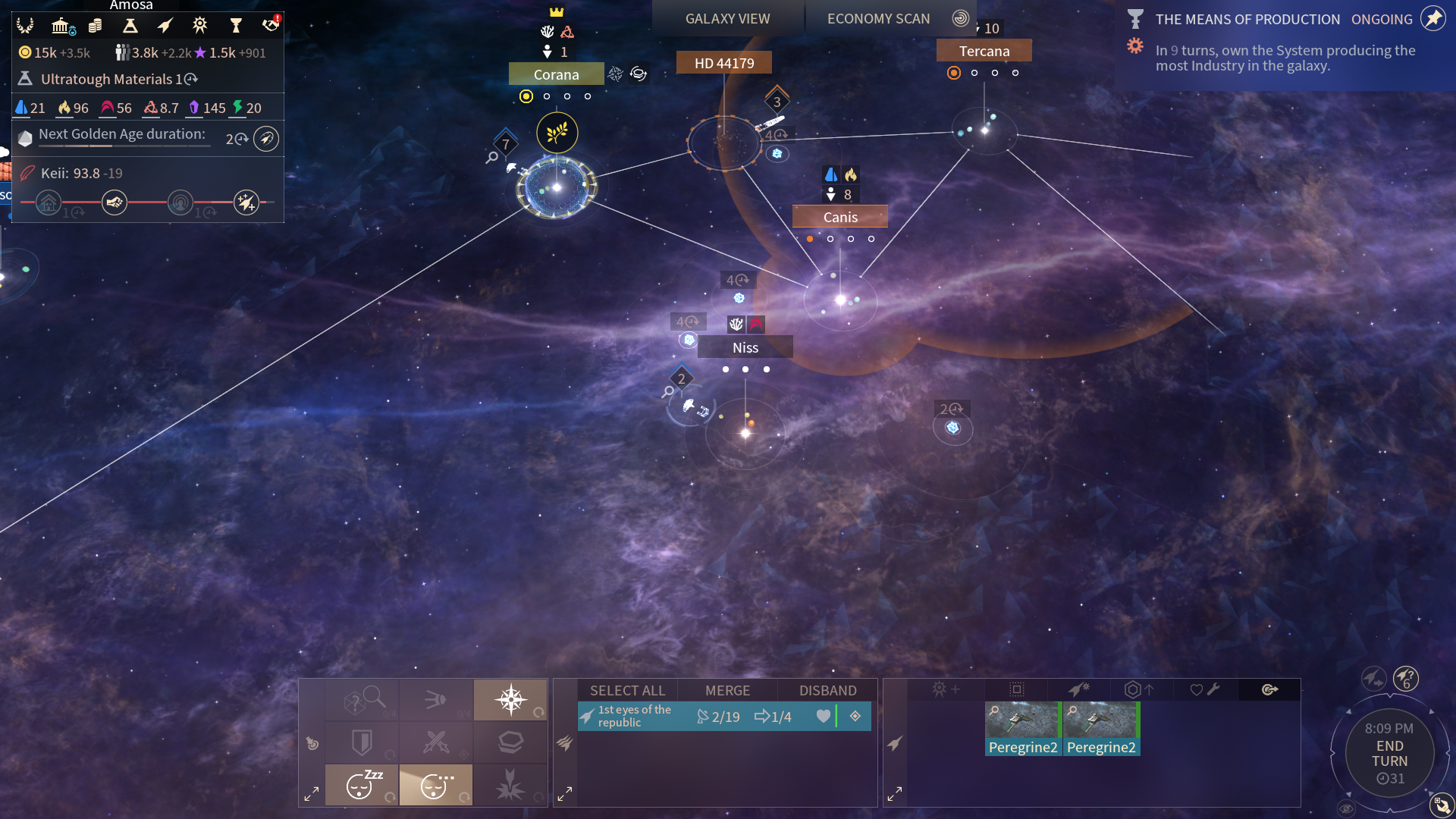Pin the Means of Production quest
Image resolution: width=1456 pixels, height=819 pixels.
(x=1432, y=19)
